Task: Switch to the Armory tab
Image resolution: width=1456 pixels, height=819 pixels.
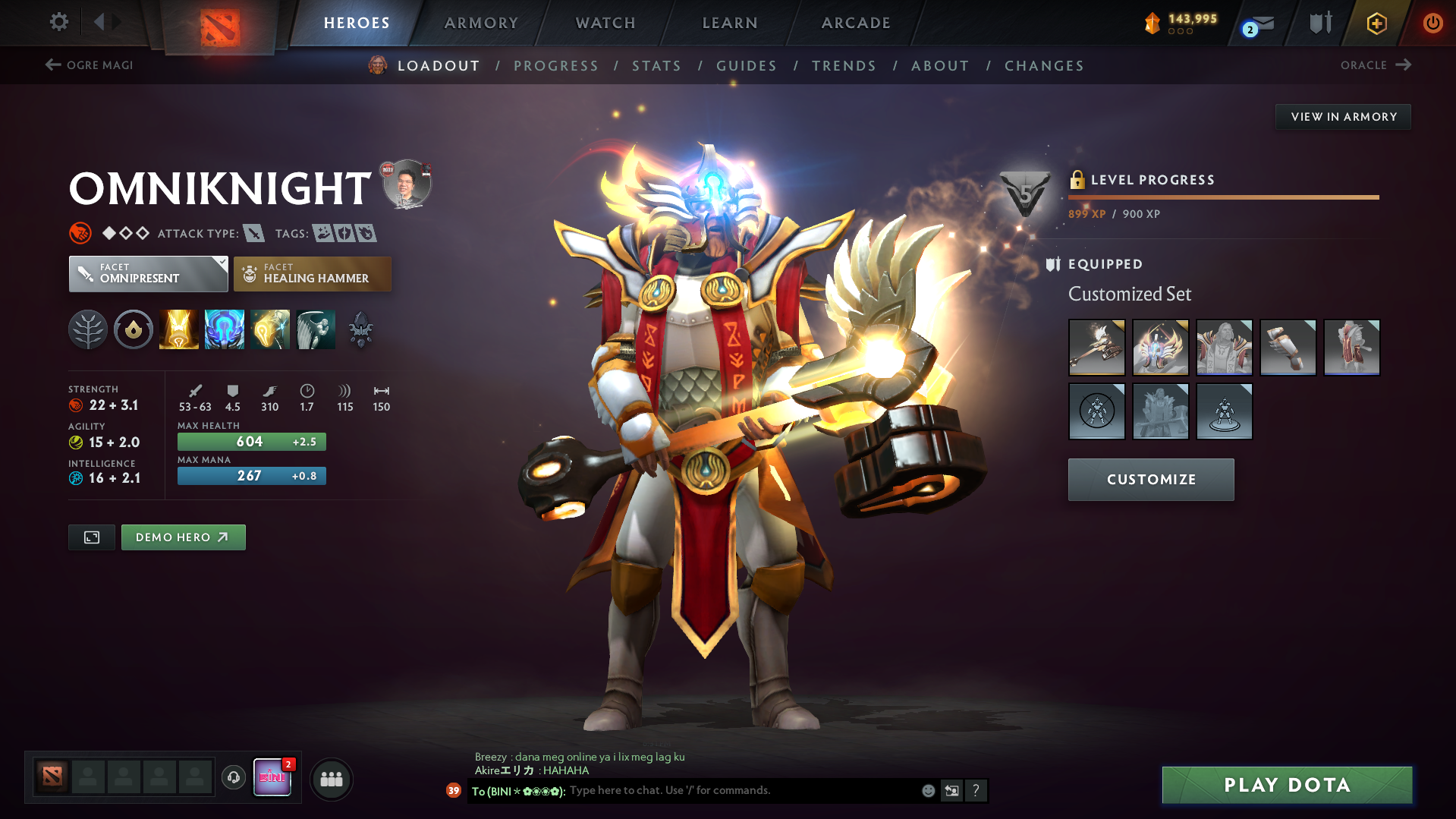Action: click(481, 23)
